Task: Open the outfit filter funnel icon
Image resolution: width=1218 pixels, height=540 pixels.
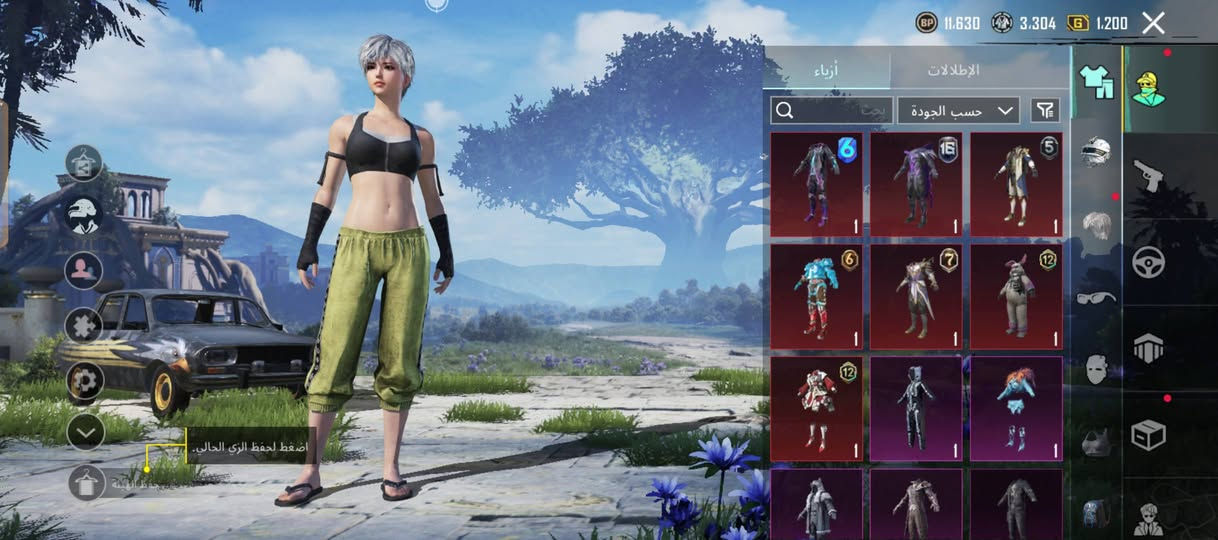Action: click(x=1045, y=110)
